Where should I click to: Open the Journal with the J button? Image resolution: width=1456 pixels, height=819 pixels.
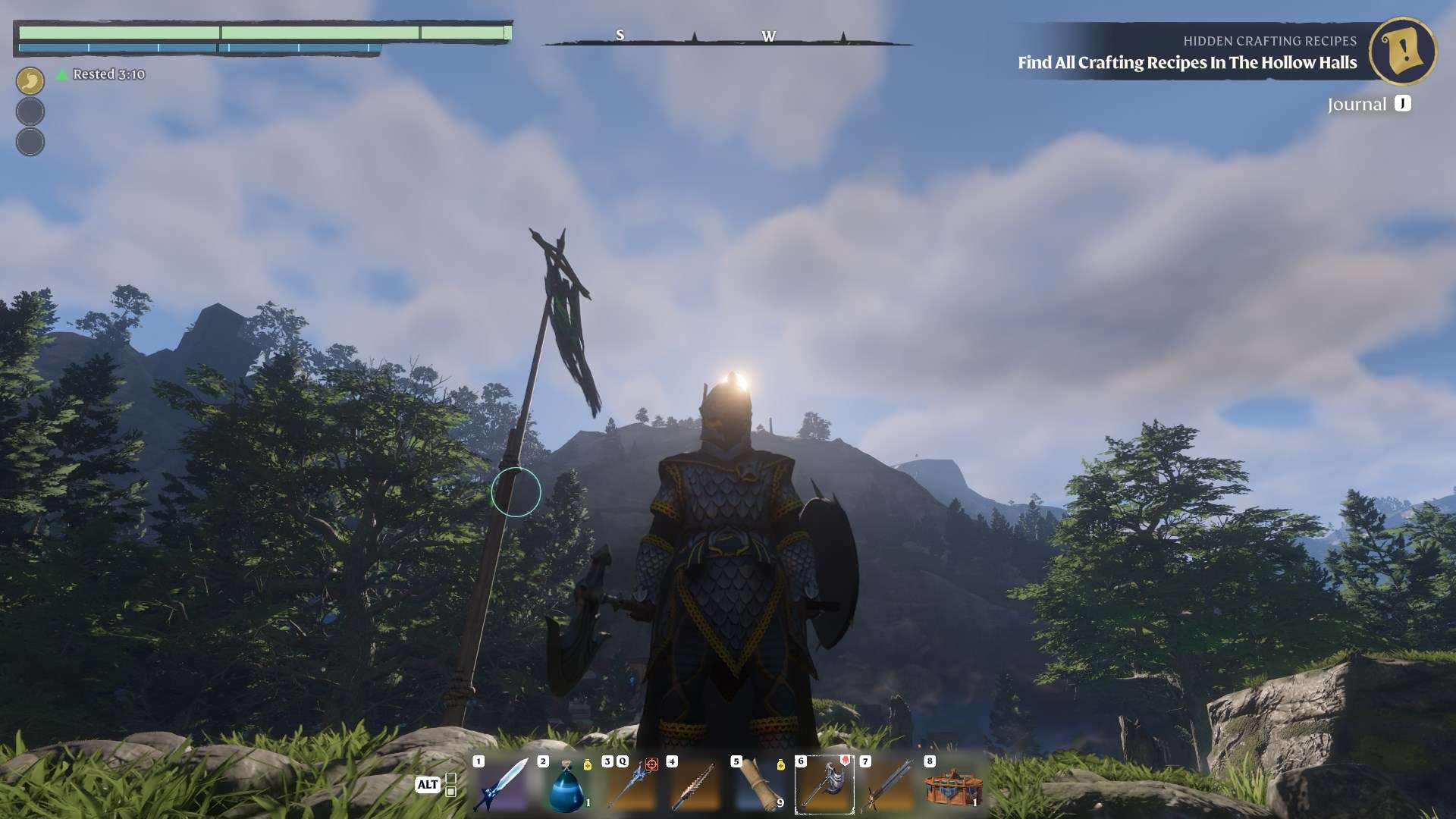pyautogui.click(x=1401, y=104)
